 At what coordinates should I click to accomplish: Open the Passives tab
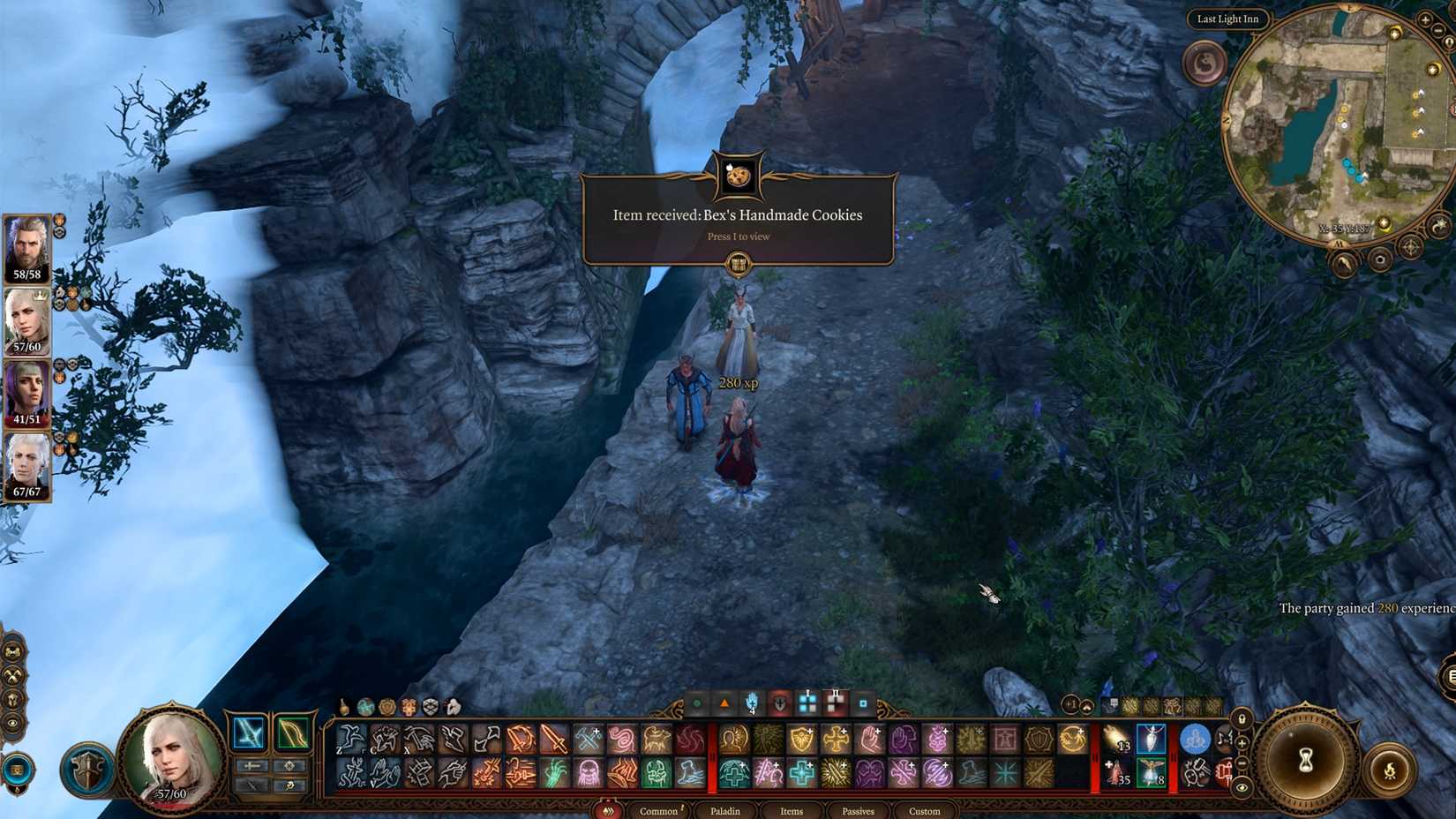(x=857, y=811)
